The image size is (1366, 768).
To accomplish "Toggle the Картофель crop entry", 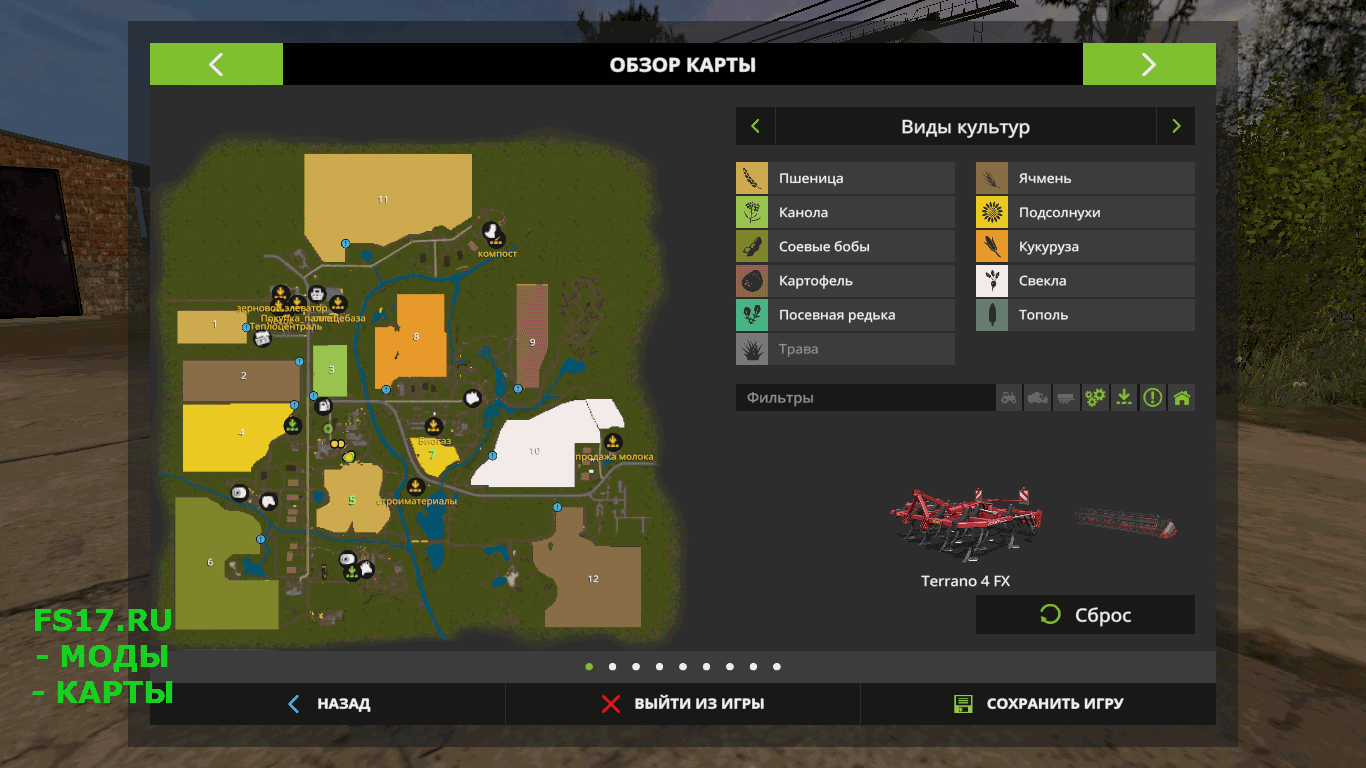I will [845, 281].
